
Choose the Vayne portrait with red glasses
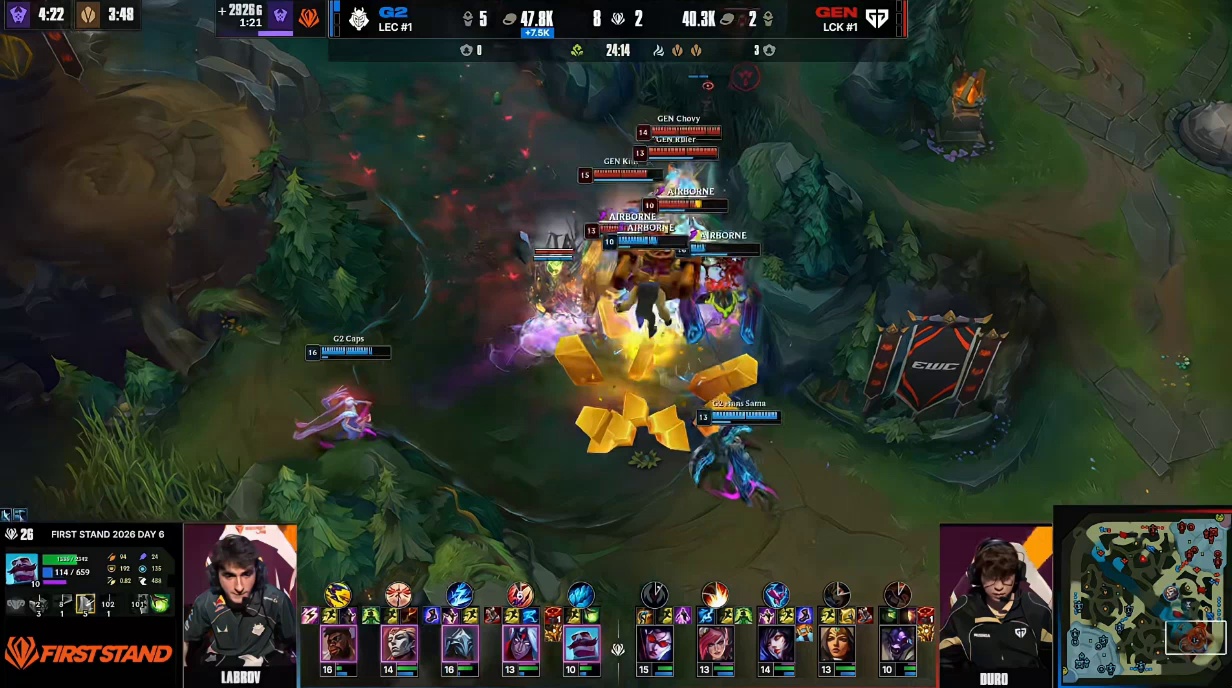pyautogui.click(x=654, y=643)
